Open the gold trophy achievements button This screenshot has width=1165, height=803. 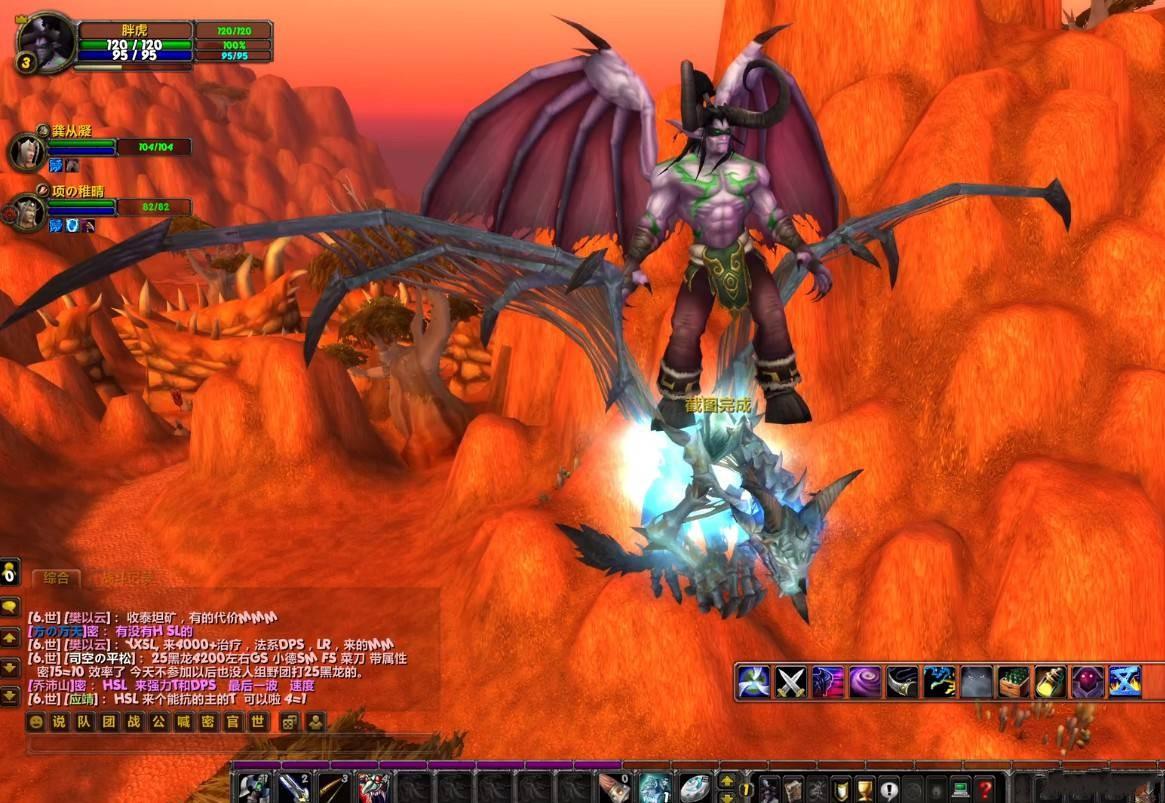click(x=865, y=789)
